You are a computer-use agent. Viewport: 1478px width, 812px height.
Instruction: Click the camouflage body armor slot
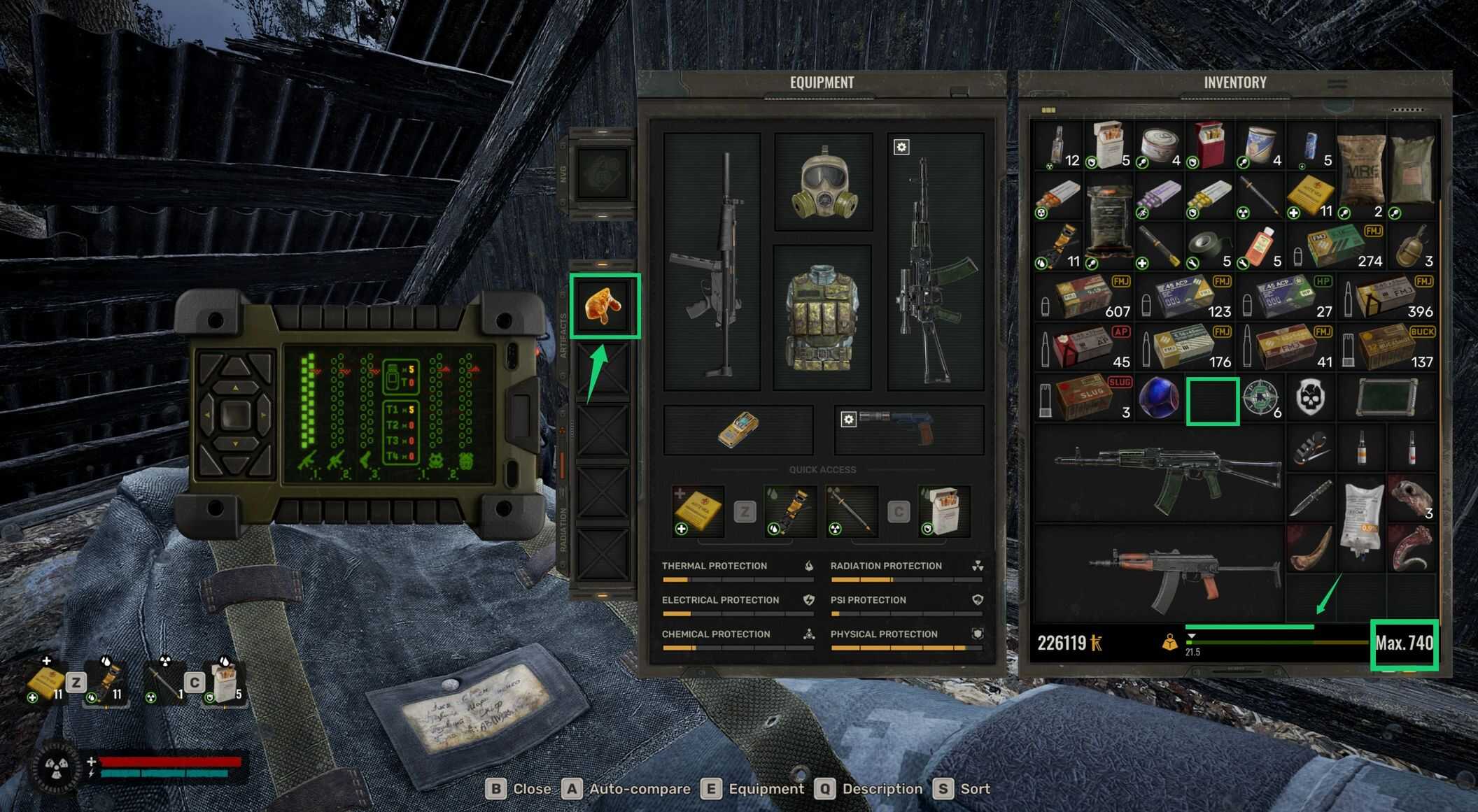(822, 318)
